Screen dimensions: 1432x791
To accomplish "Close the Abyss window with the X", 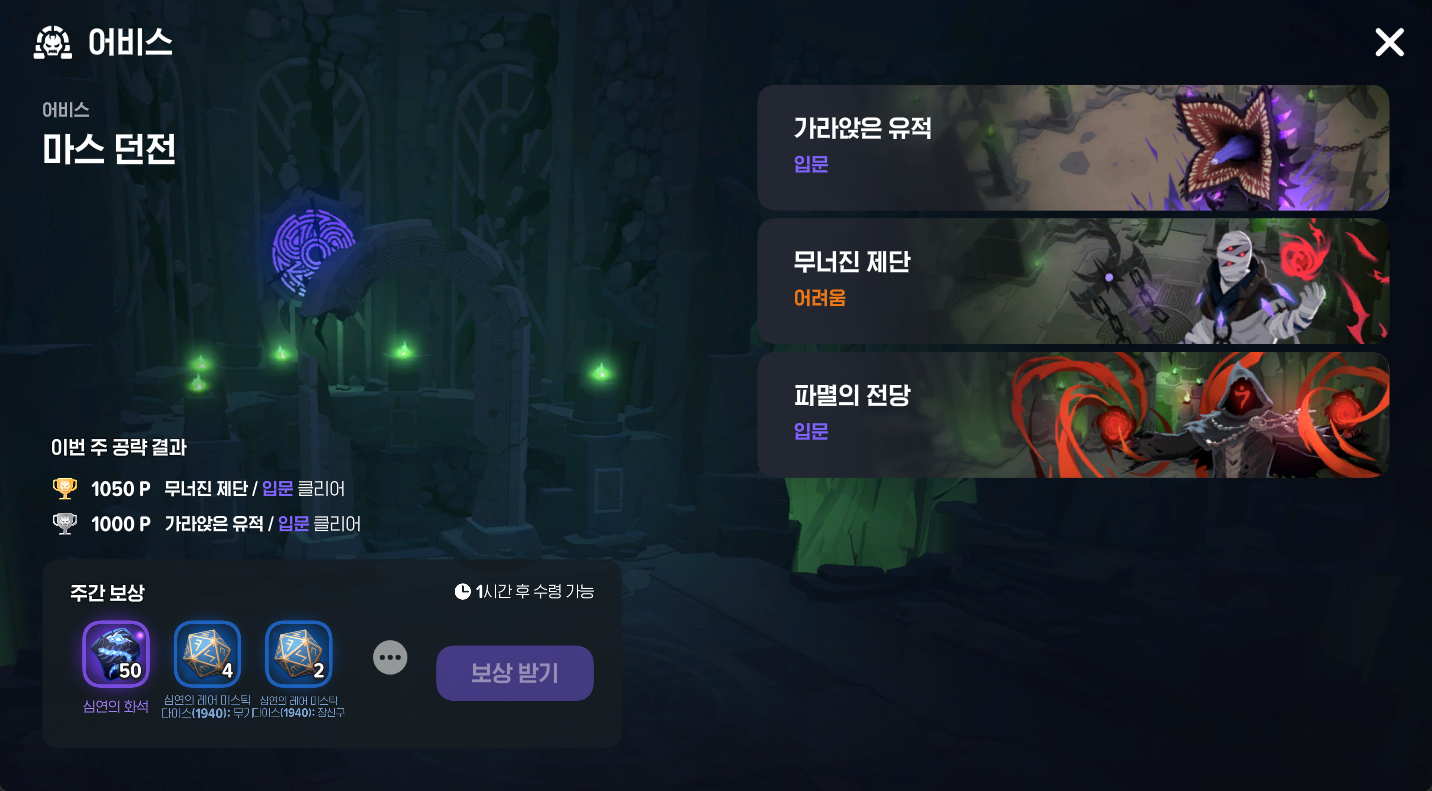I will coord(1389,42).
